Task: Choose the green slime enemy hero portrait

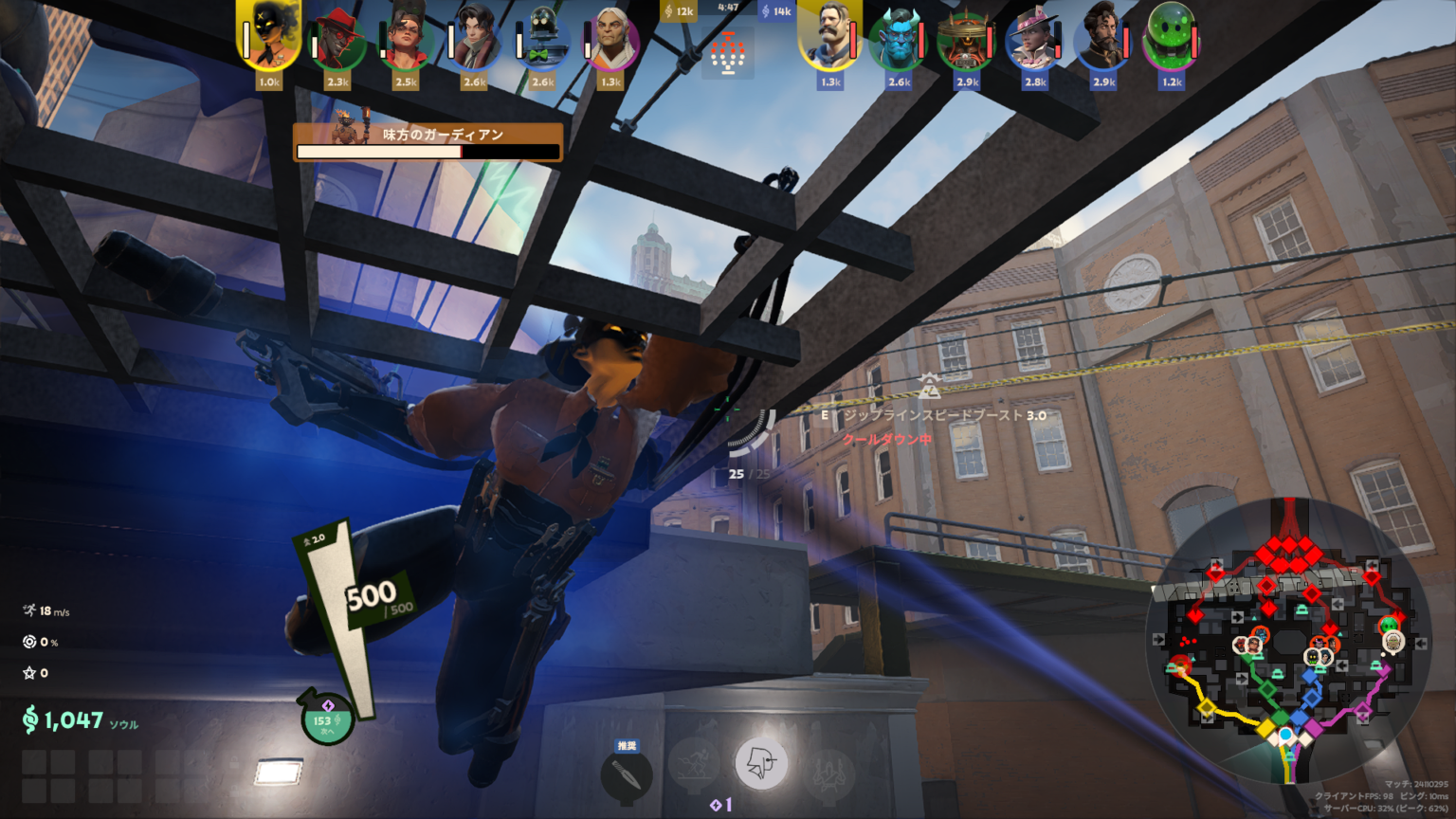Action: tap(1172, 39)
